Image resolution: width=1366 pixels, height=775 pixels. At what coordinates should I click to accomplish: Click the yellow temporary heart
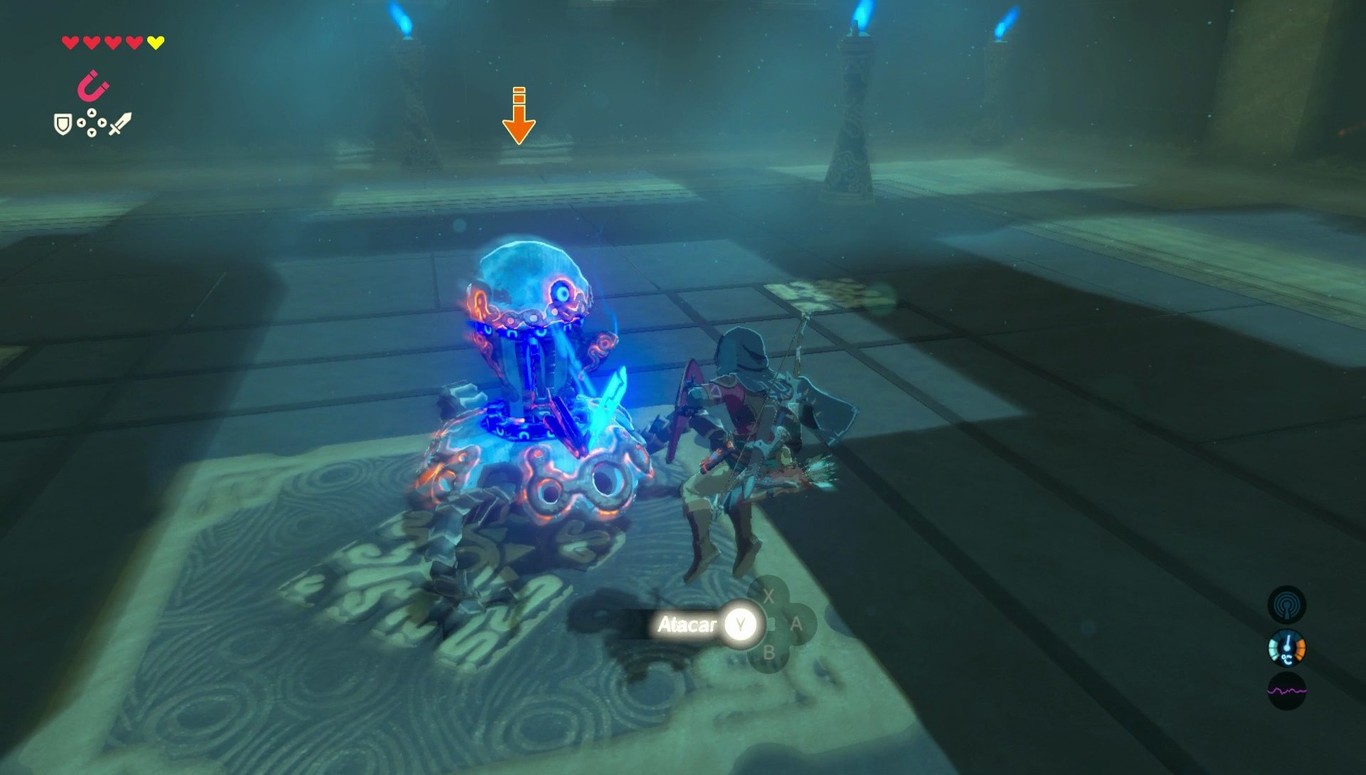(x=155, y=42)
